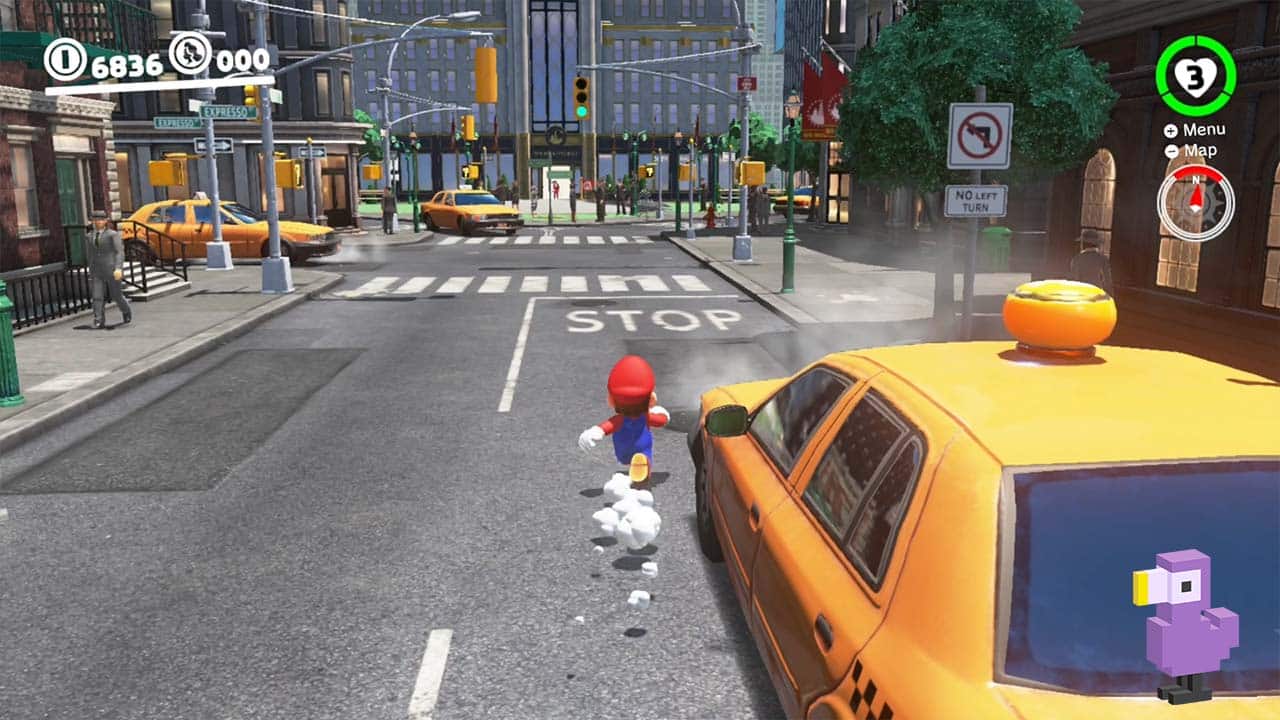Open the Map option
Screen dimensions: 1280x720
point(1200,151)
